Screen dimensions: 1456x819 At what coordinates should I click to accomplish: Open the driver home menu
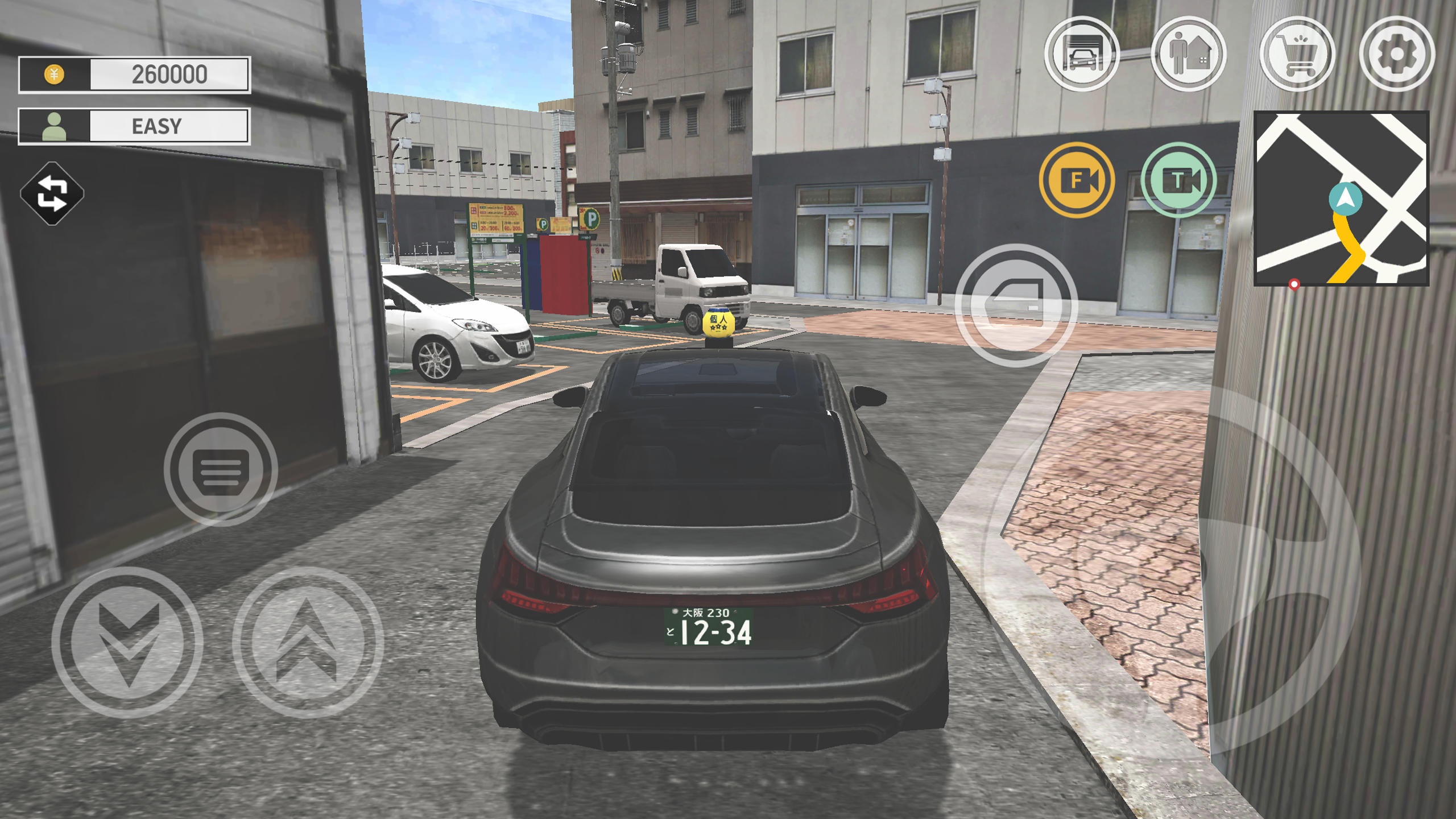(1190, 54)
